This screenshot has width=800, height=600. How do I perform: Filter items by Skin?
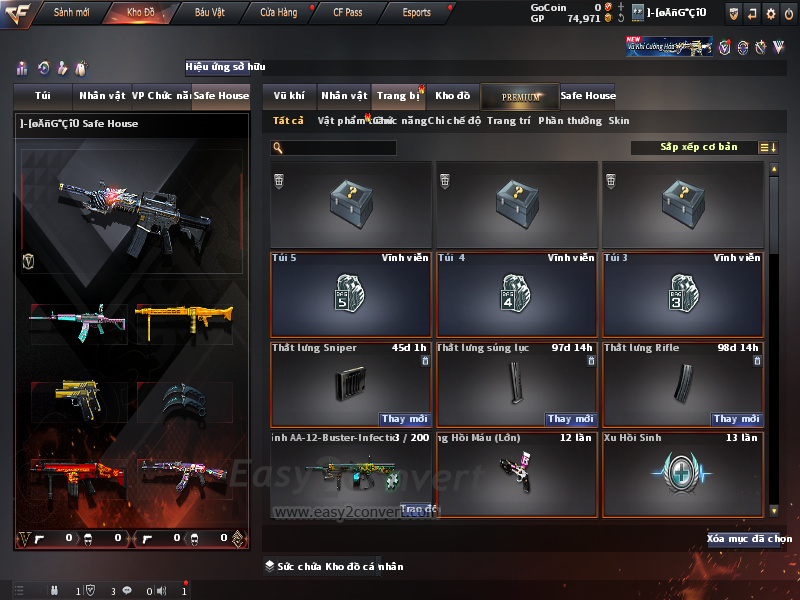click(619, 121)
